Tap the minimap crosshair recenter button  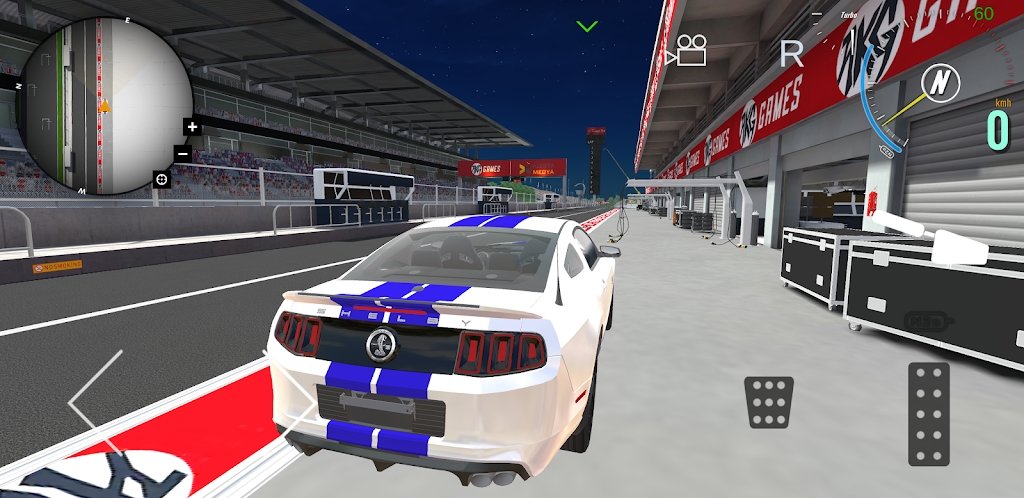tap(161, 179)
